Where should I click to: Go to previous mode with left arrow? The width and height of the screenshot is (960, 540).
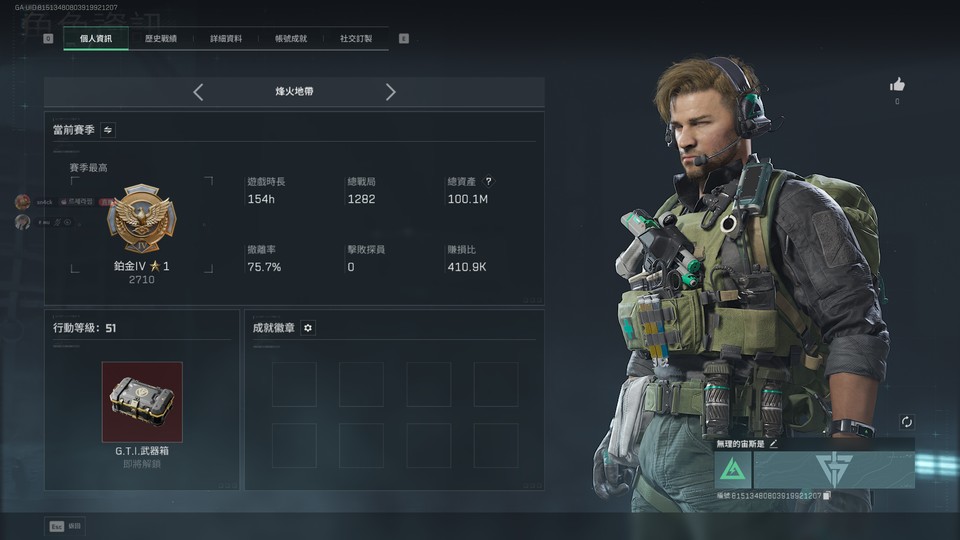[x=198, y=92]
